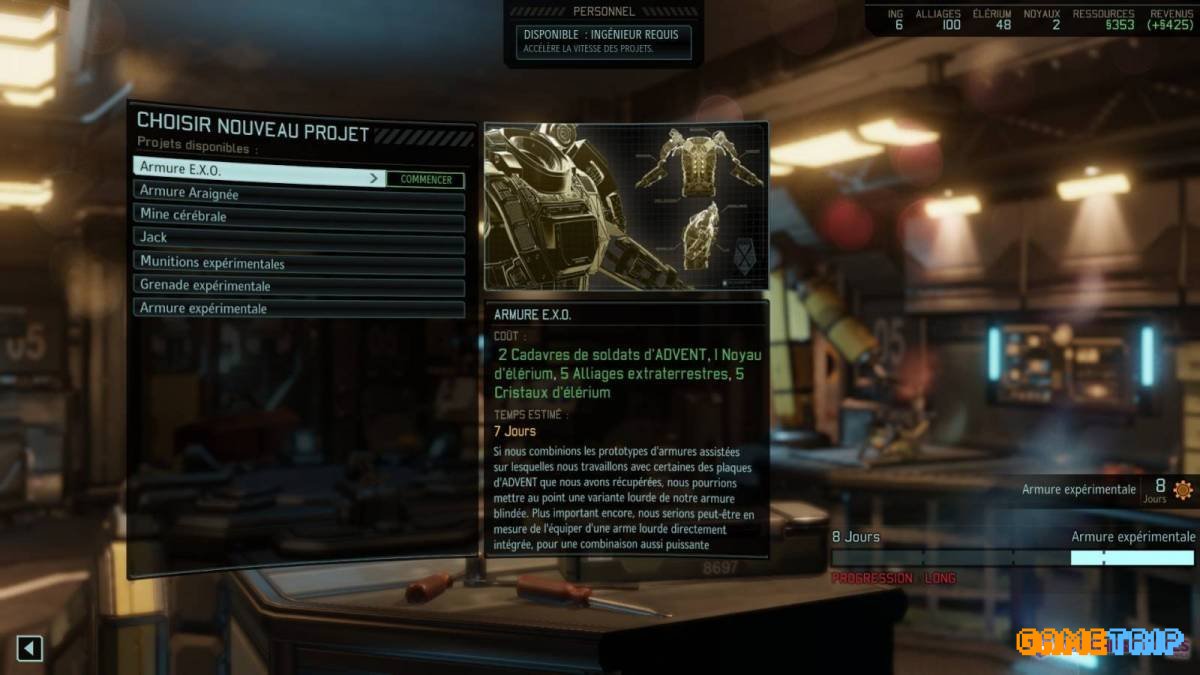Viewport: 1200px width, 675px height.
Task: Open the Personnel engineer slot panel
Action: [x=603, y=41]
